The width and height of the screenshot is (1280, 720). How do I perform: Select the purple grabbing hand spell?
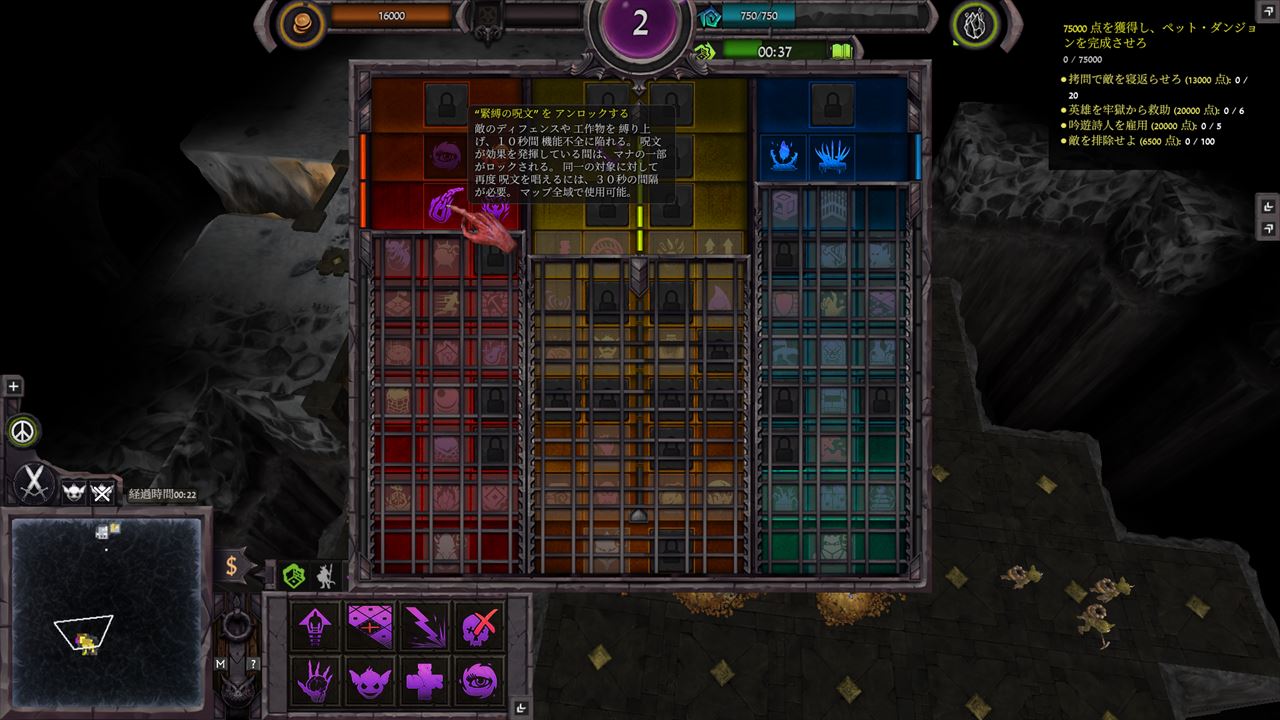(316, 682)
